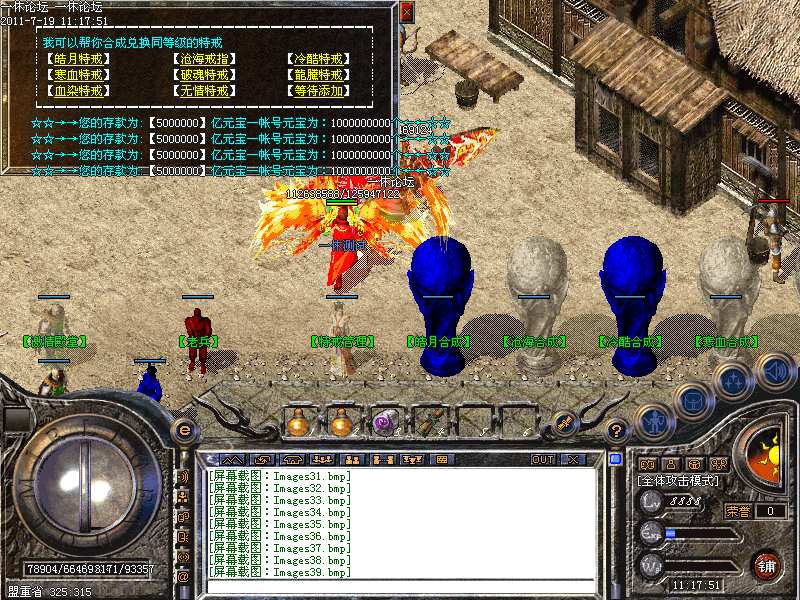Close the NPC dialogue window
Screen dimensions: 800x600
point(406,13)
